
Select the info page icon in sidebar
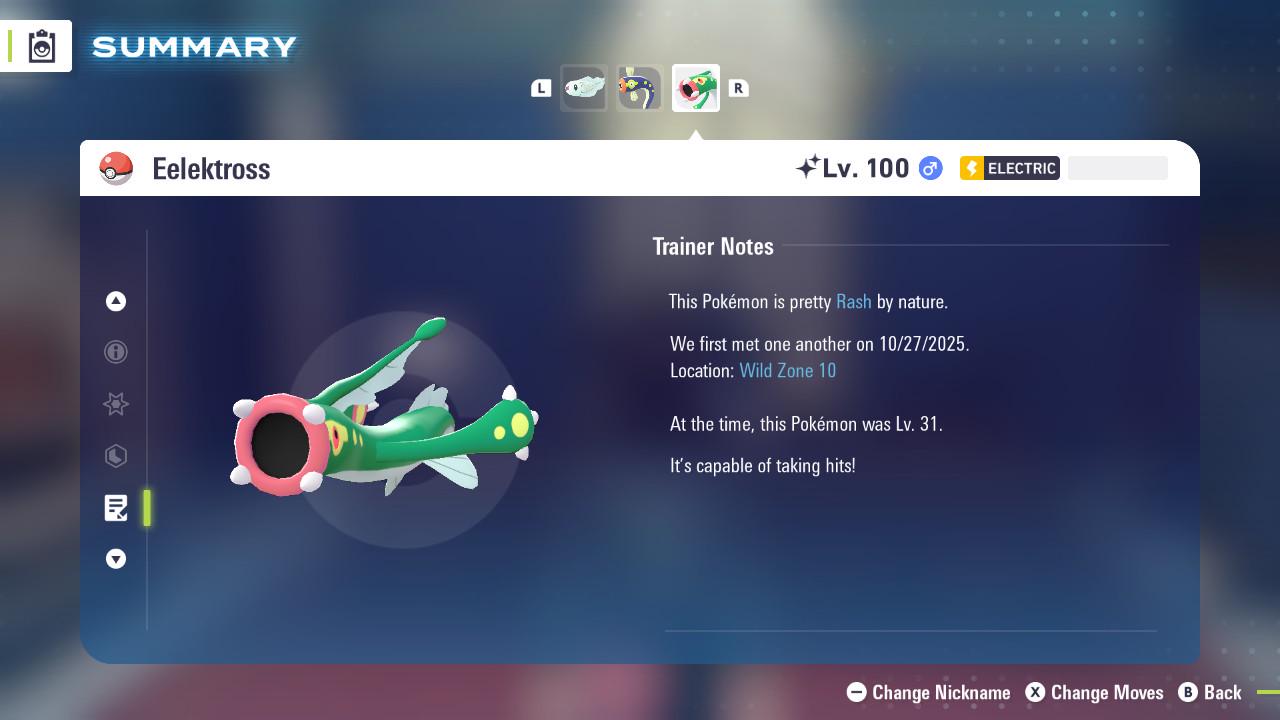coord(116,352)
